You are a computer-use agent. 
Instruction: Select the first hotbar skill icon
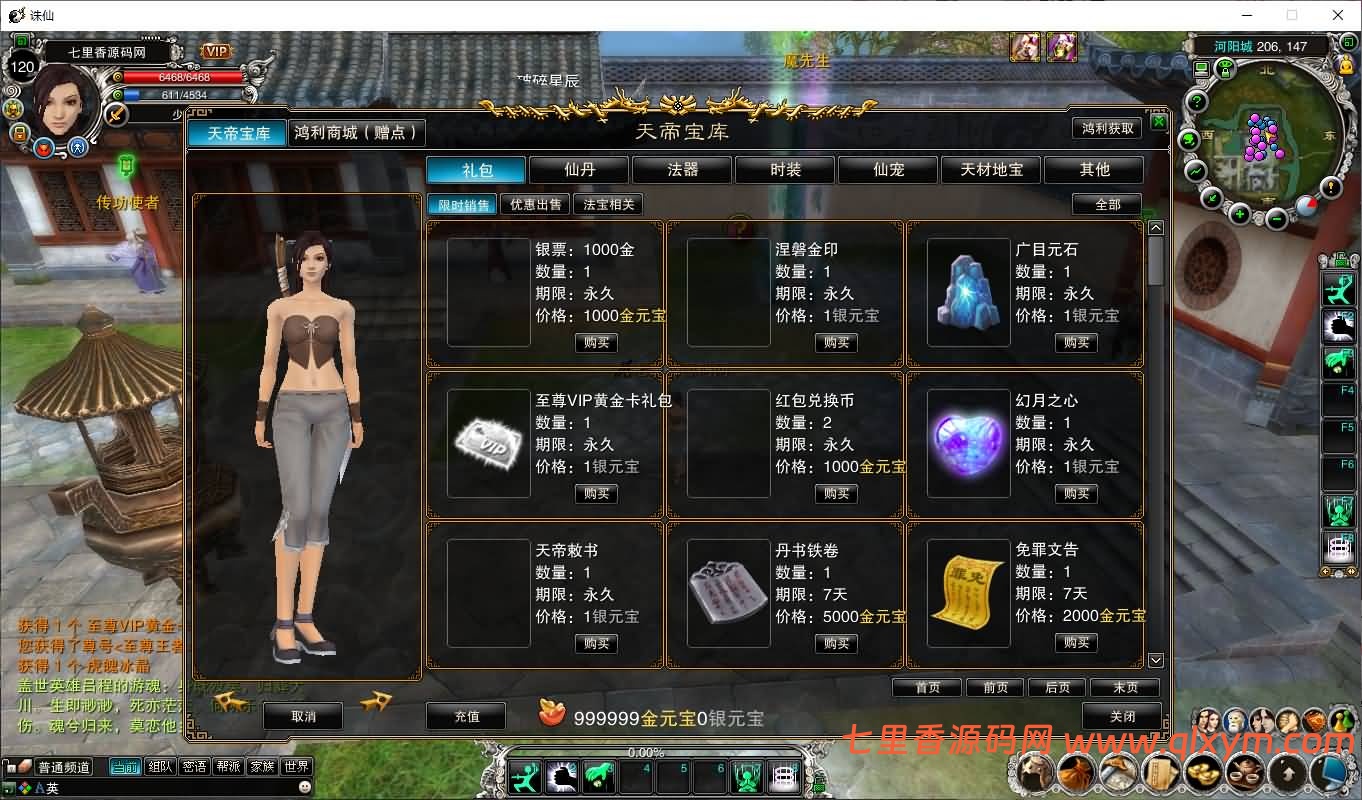coord(525,776)
